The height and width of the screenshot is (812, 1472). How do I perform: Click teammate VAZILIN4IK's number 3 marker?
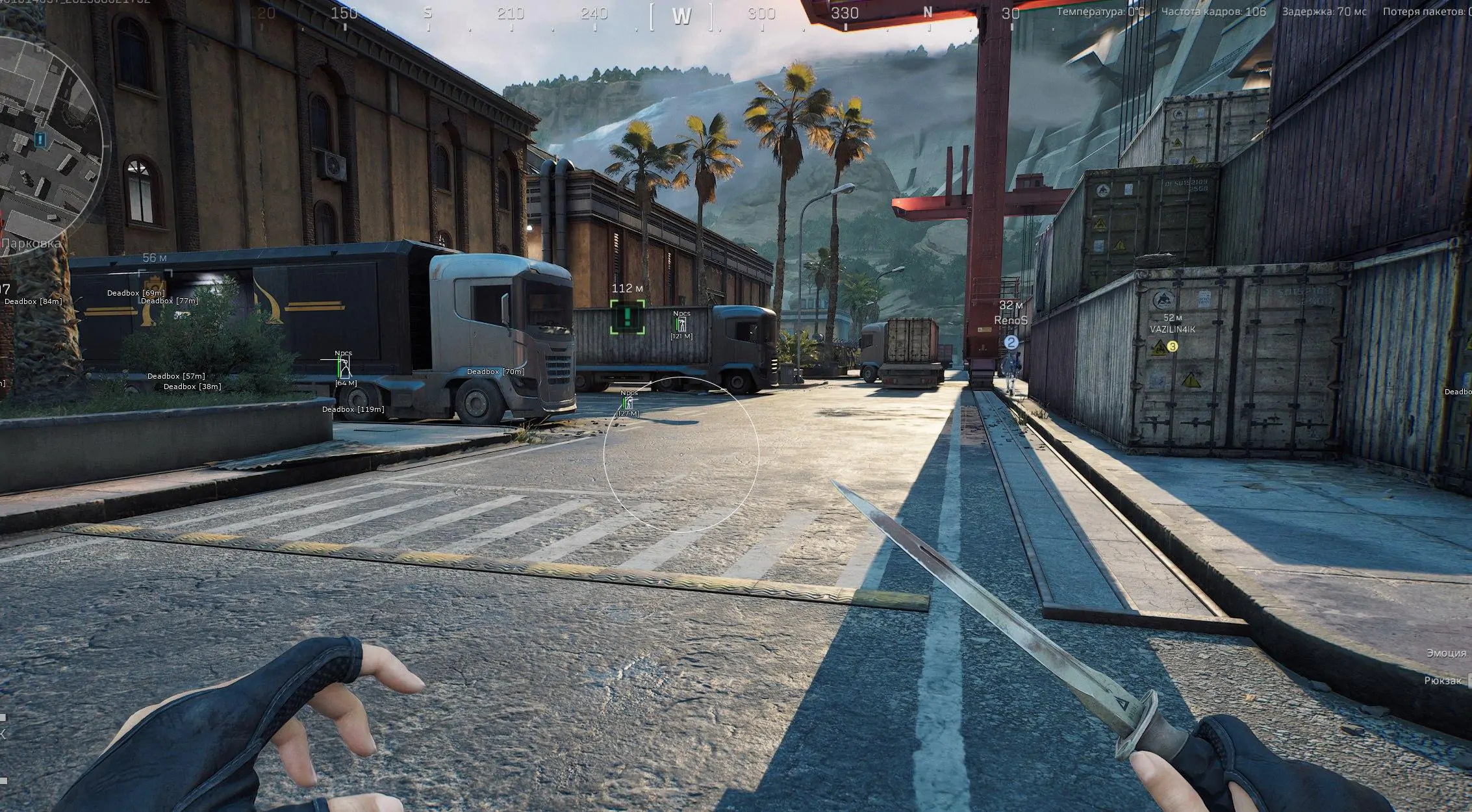tap(1173, 347)
